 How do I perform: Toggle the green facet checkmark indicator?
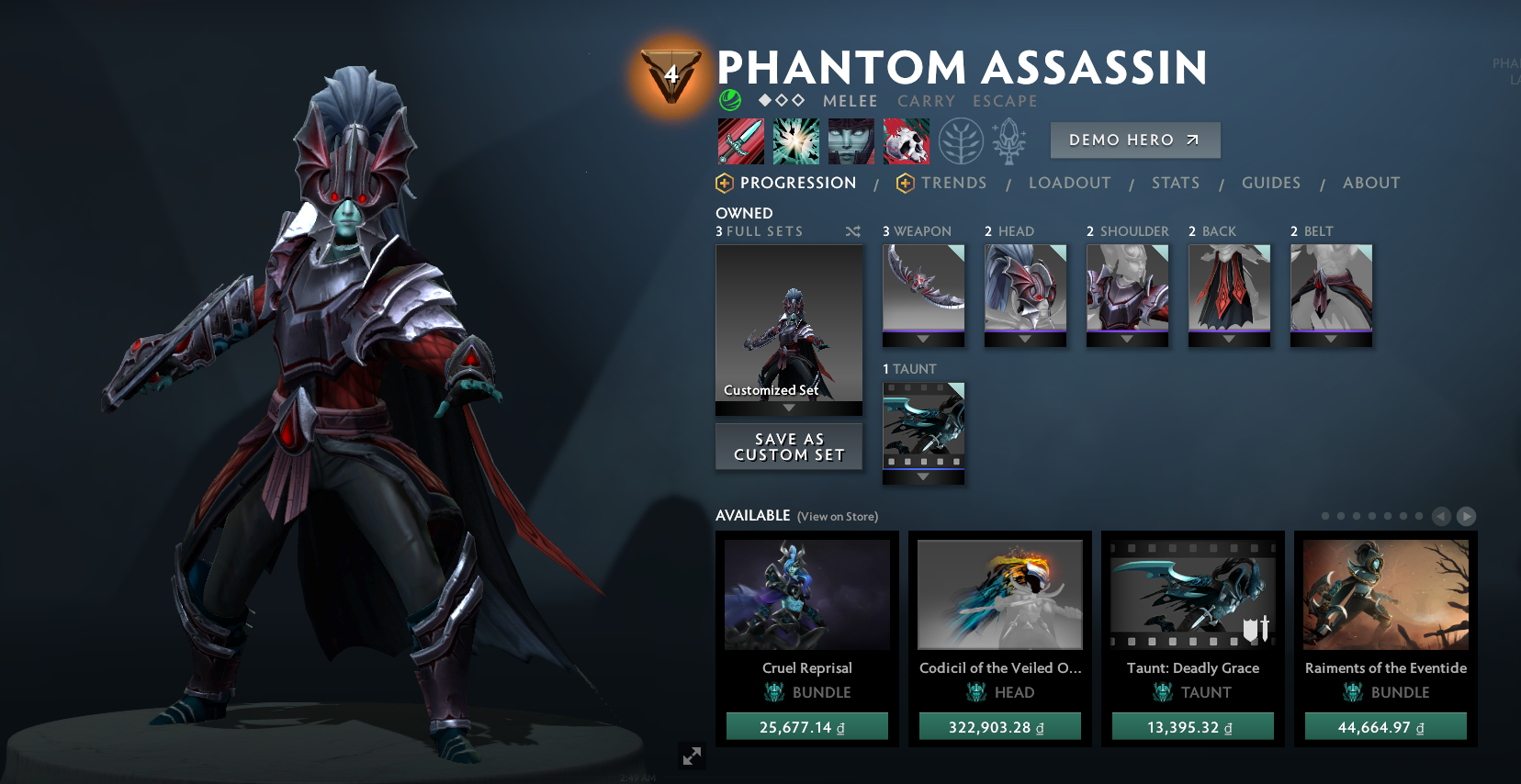[729, 98]
